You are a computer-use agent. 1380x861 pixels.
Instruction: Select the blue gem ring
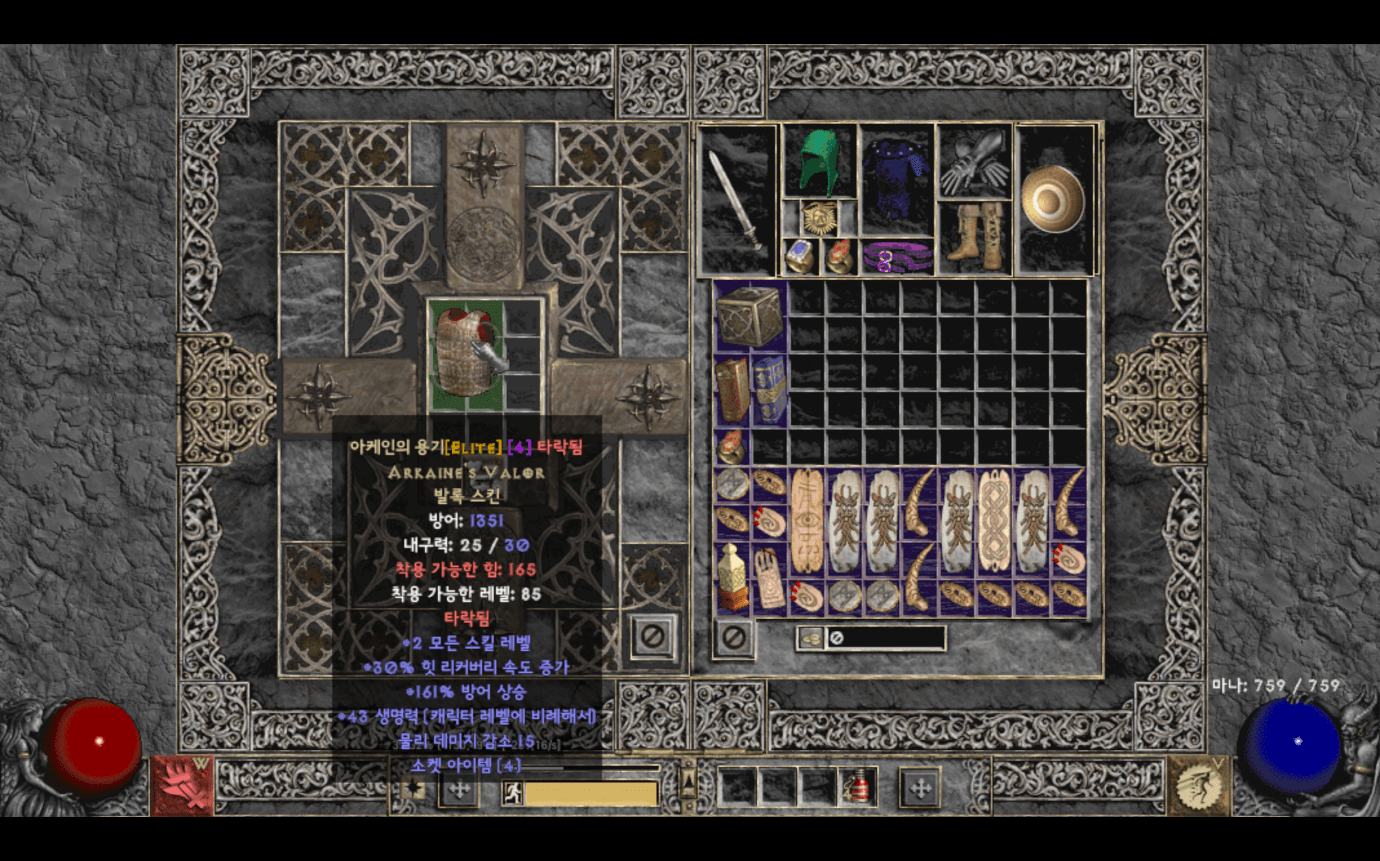click(800, 257)
